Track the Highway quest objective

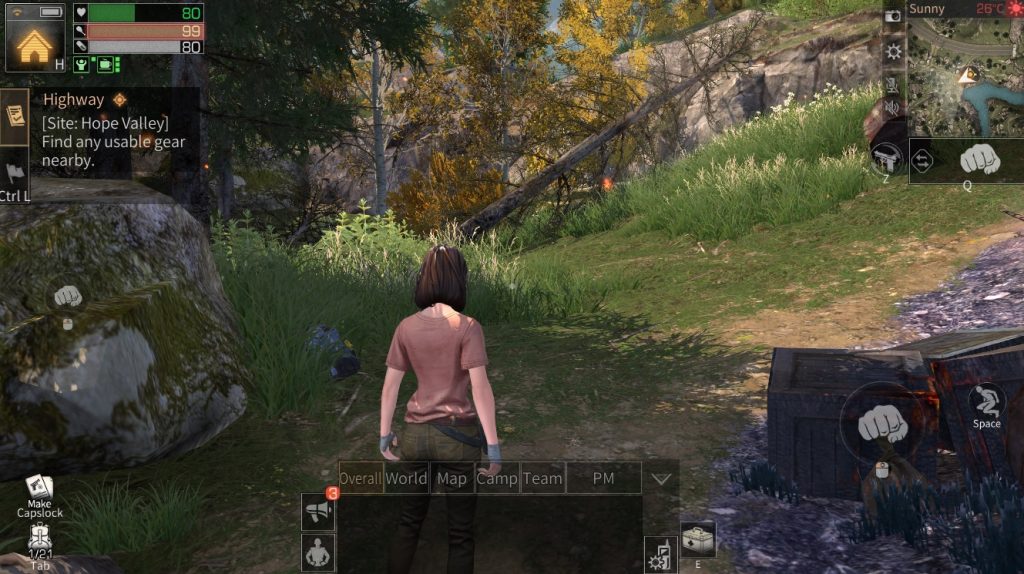120,100
